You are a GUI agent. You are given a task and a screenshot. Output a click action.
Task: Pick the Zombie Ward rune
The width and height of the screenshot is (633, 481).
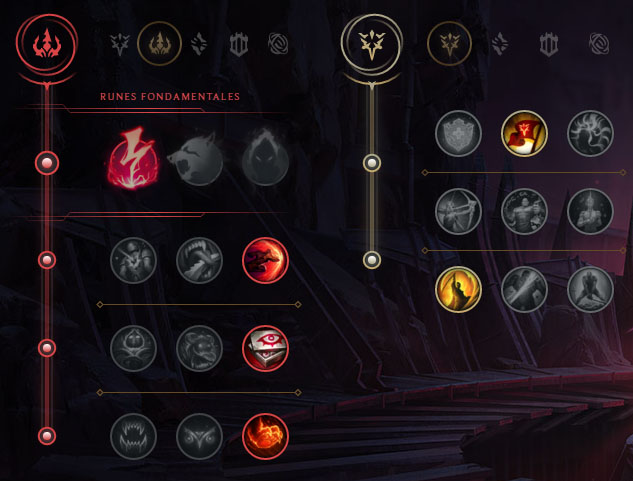click(x=133, y=348)
